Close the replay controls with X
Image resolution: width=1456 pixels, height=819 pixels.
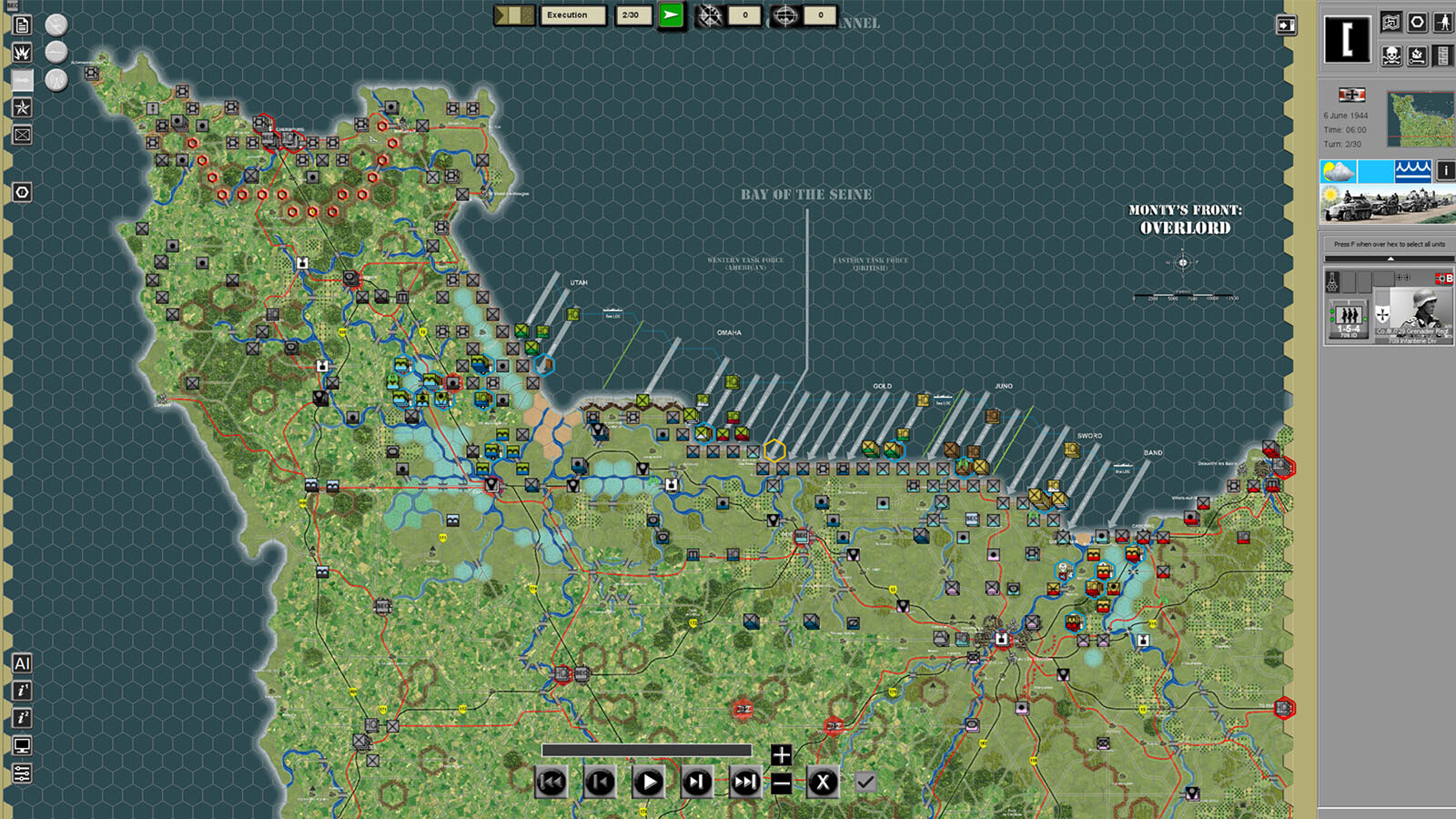point(823,782)
